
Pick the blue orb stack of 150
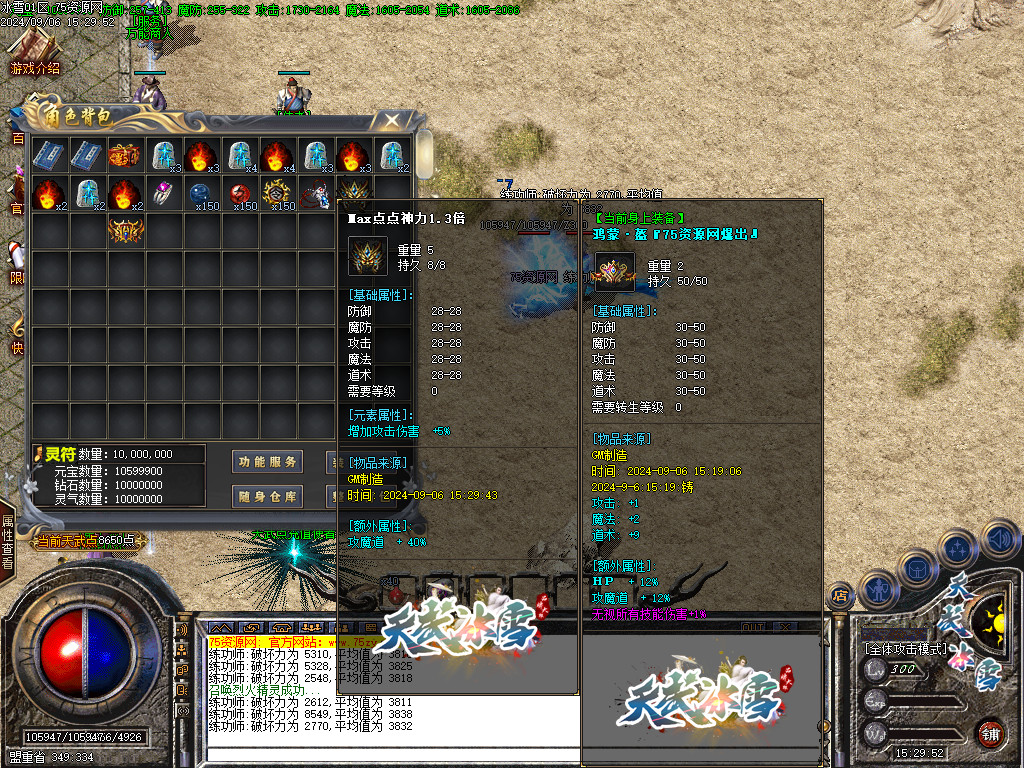pos(200,193)
